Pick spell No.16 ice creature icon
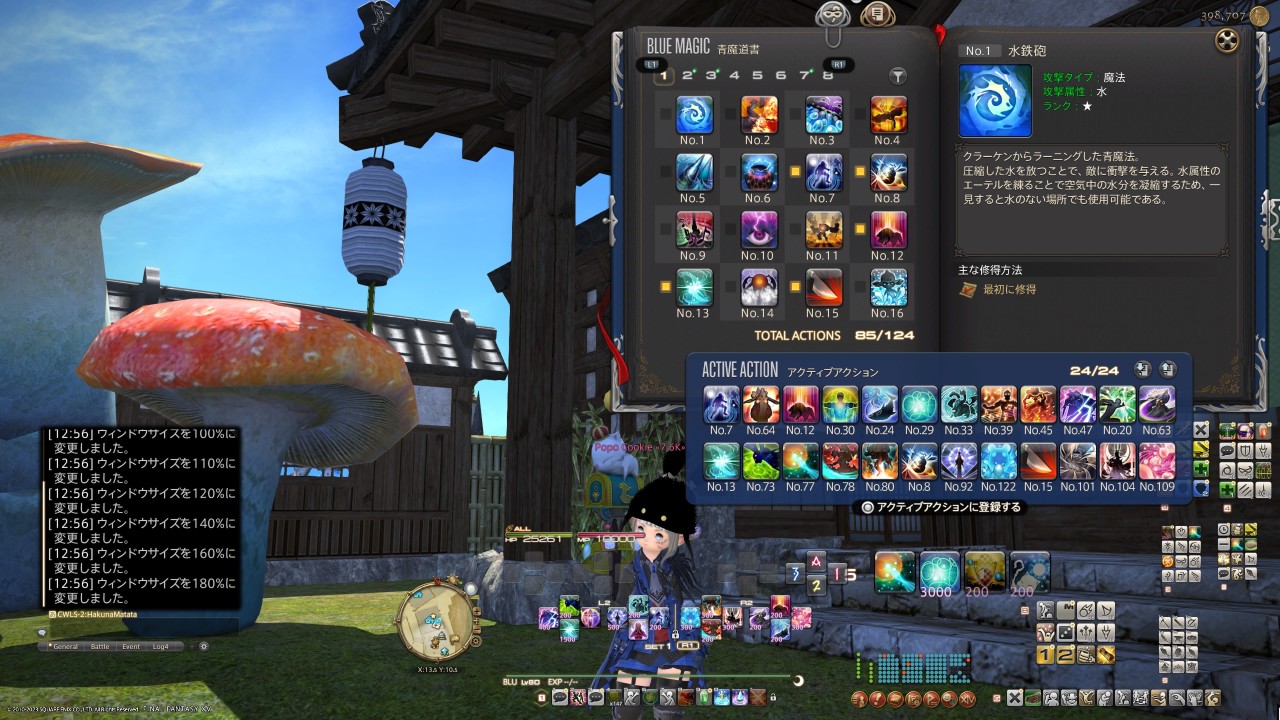The height and width of the screenshot is (720, 1280). point(888,288)
